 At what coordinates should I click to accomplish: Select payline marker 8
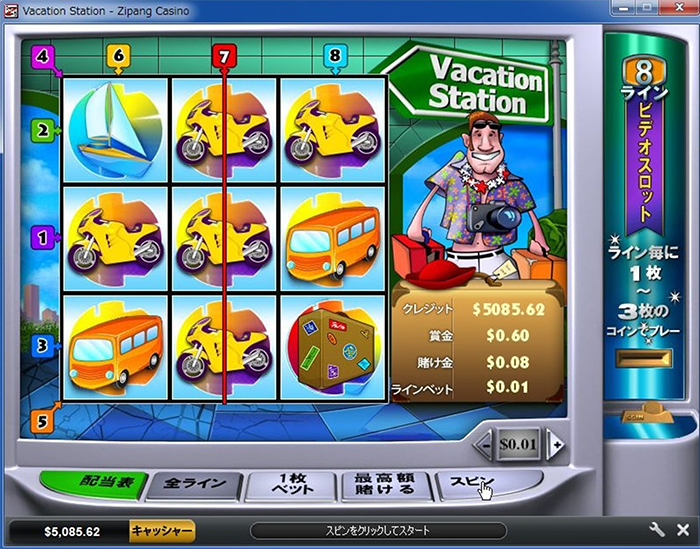[x=333, y=58]
